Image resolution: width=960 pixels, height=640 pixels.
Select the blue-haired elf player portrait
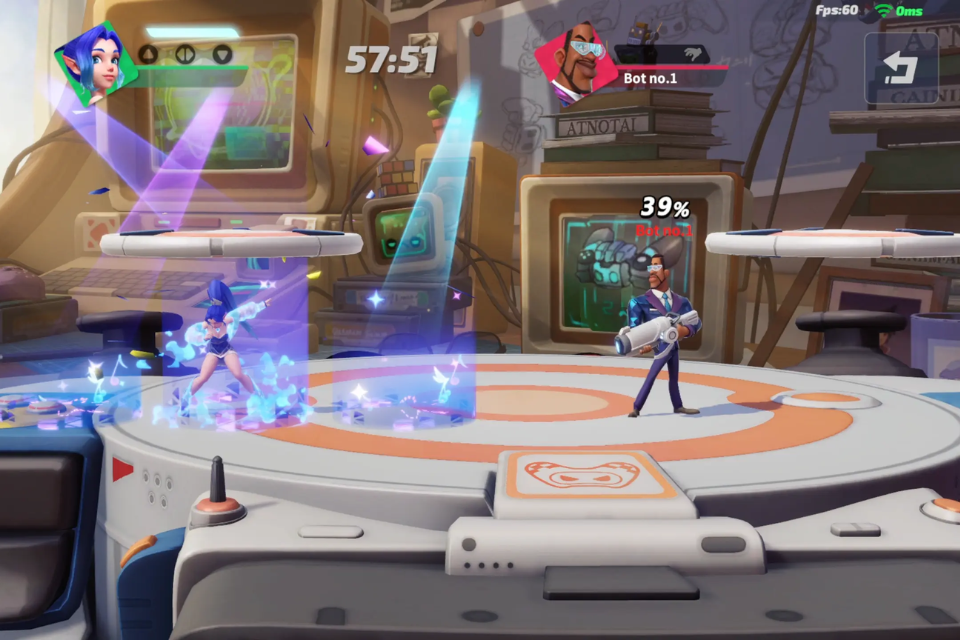click(90, 62)
